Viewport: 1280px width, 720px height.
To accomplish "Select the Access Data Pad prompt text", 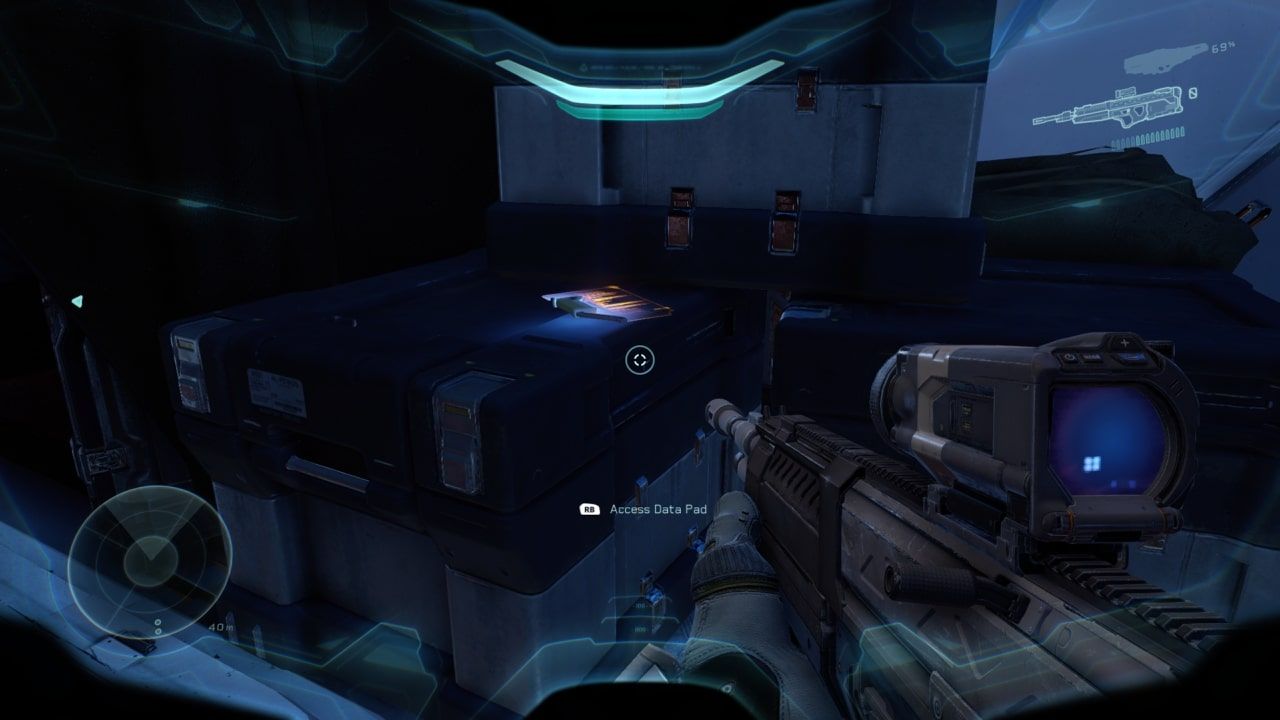I will coord(658,509).
